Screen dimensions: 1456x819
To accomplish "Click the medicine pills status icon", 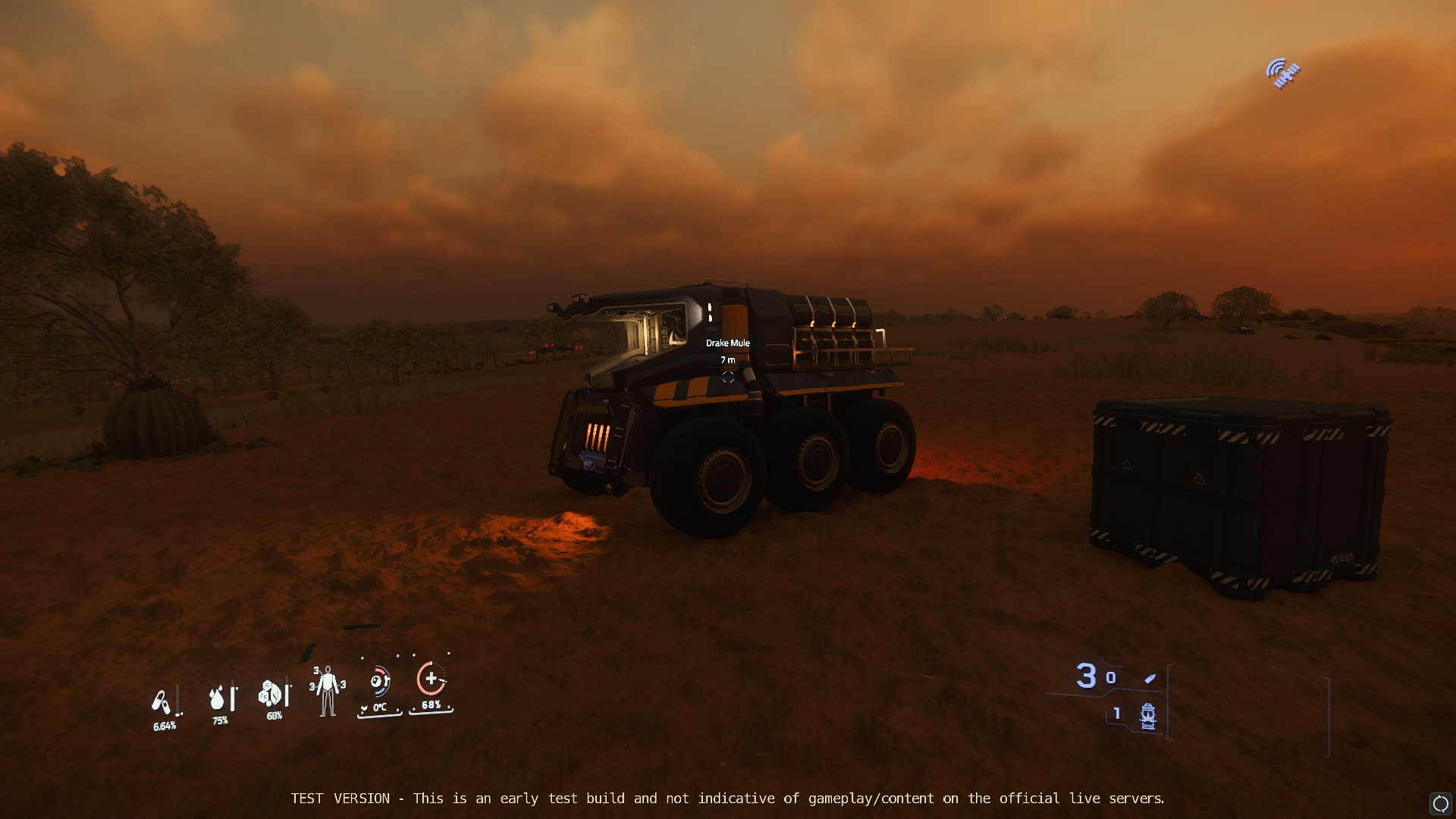I will click(x=161, y=702).
